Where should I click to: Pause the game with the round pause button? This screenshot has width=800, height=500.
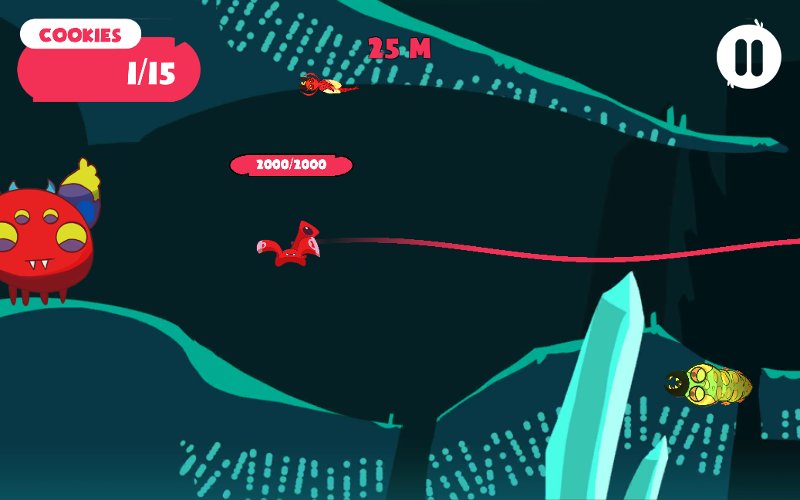point(749,56)
